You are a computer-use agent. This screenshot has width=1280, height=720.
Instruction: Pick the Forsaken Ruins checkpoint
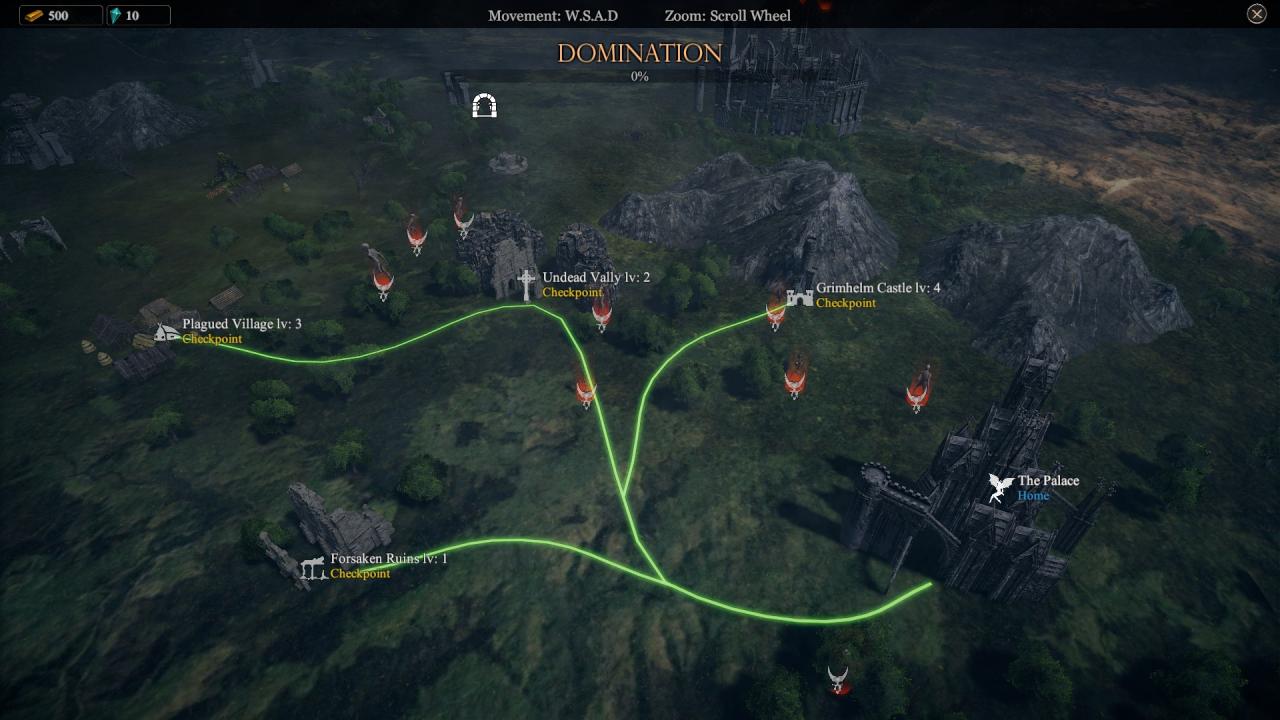(314, 567)
